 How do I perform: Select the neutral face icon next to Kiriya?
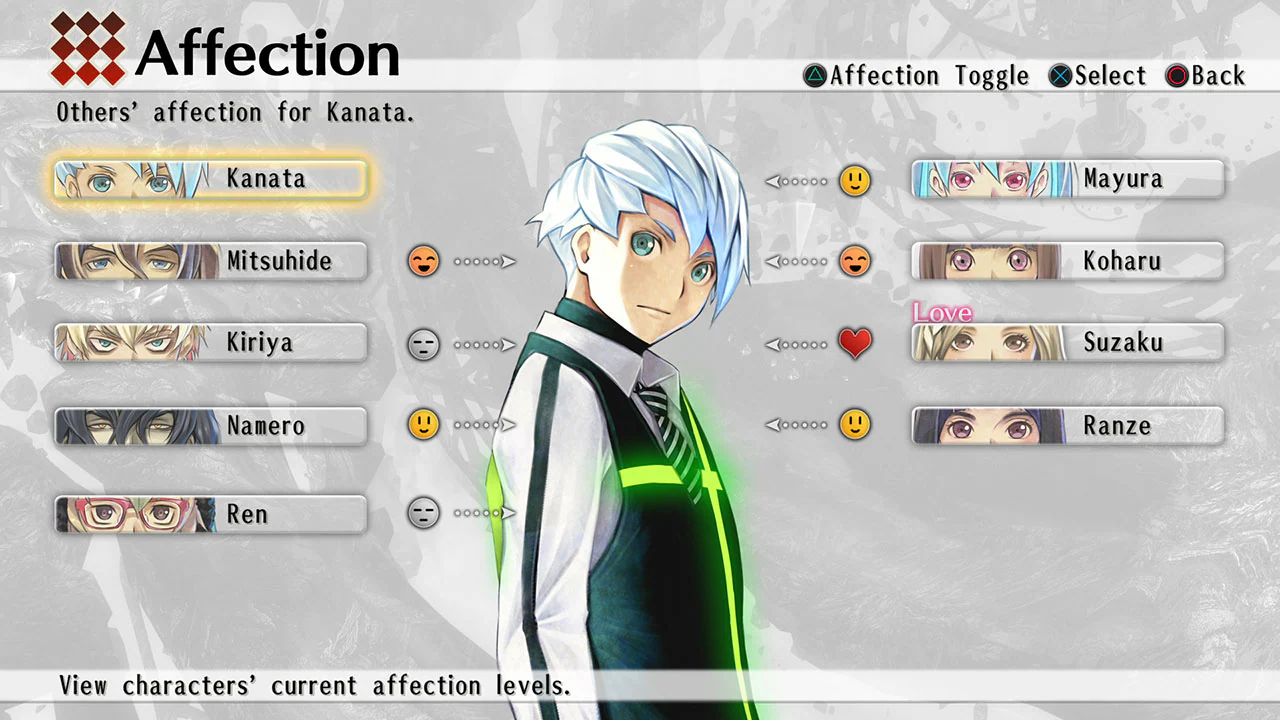pos(423,343)
